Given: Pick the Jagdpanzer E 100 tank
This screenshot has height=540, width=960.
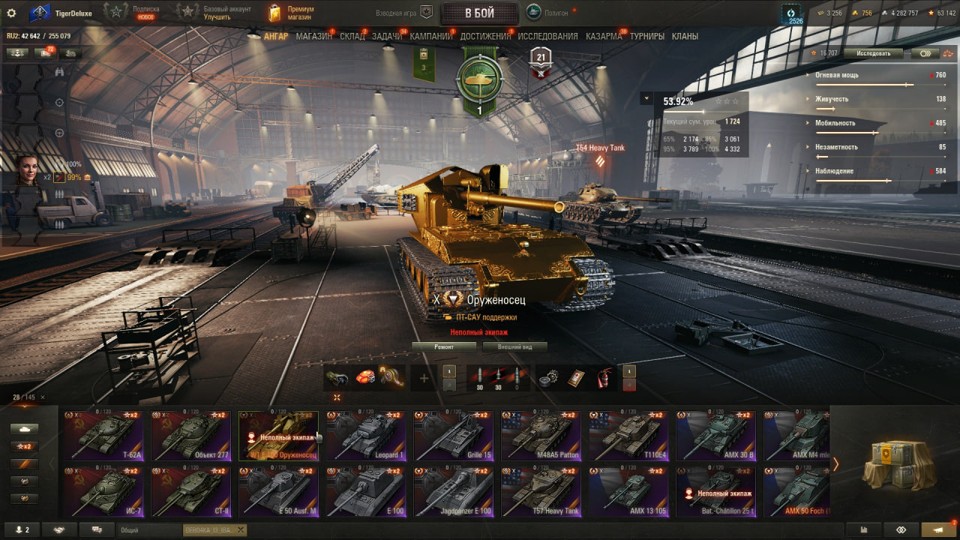Looking at the screenshot, I should point(454,492).
